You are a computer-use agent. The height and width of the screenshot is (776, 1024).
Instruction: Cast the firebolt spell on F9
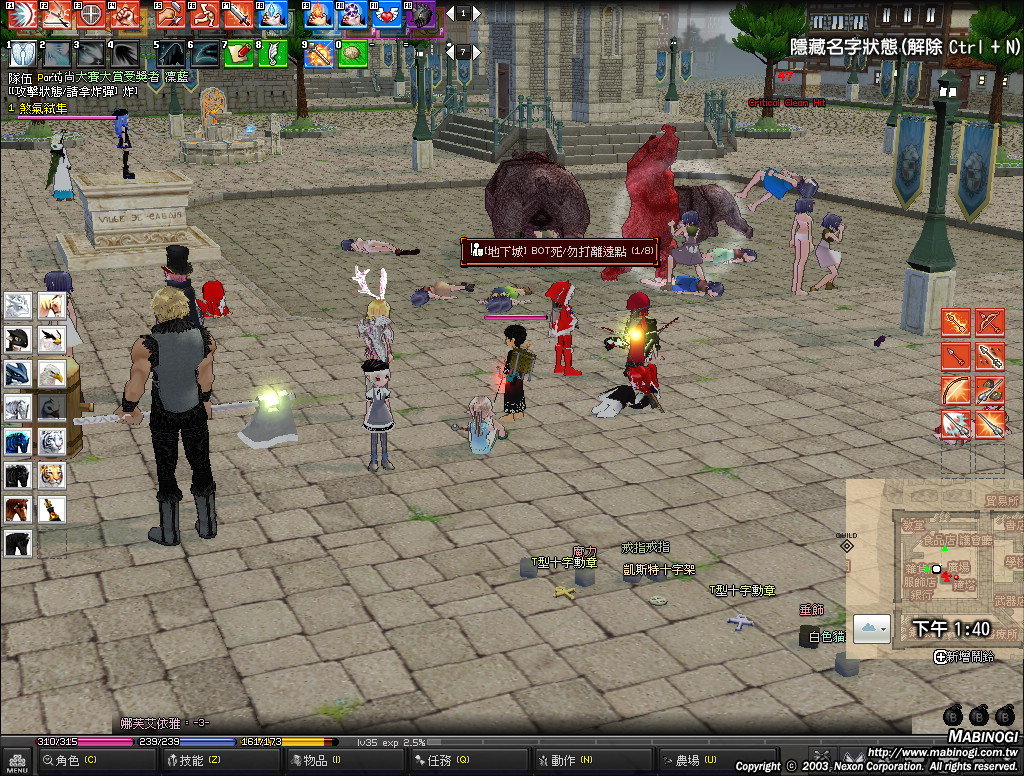tap(318, 15)
